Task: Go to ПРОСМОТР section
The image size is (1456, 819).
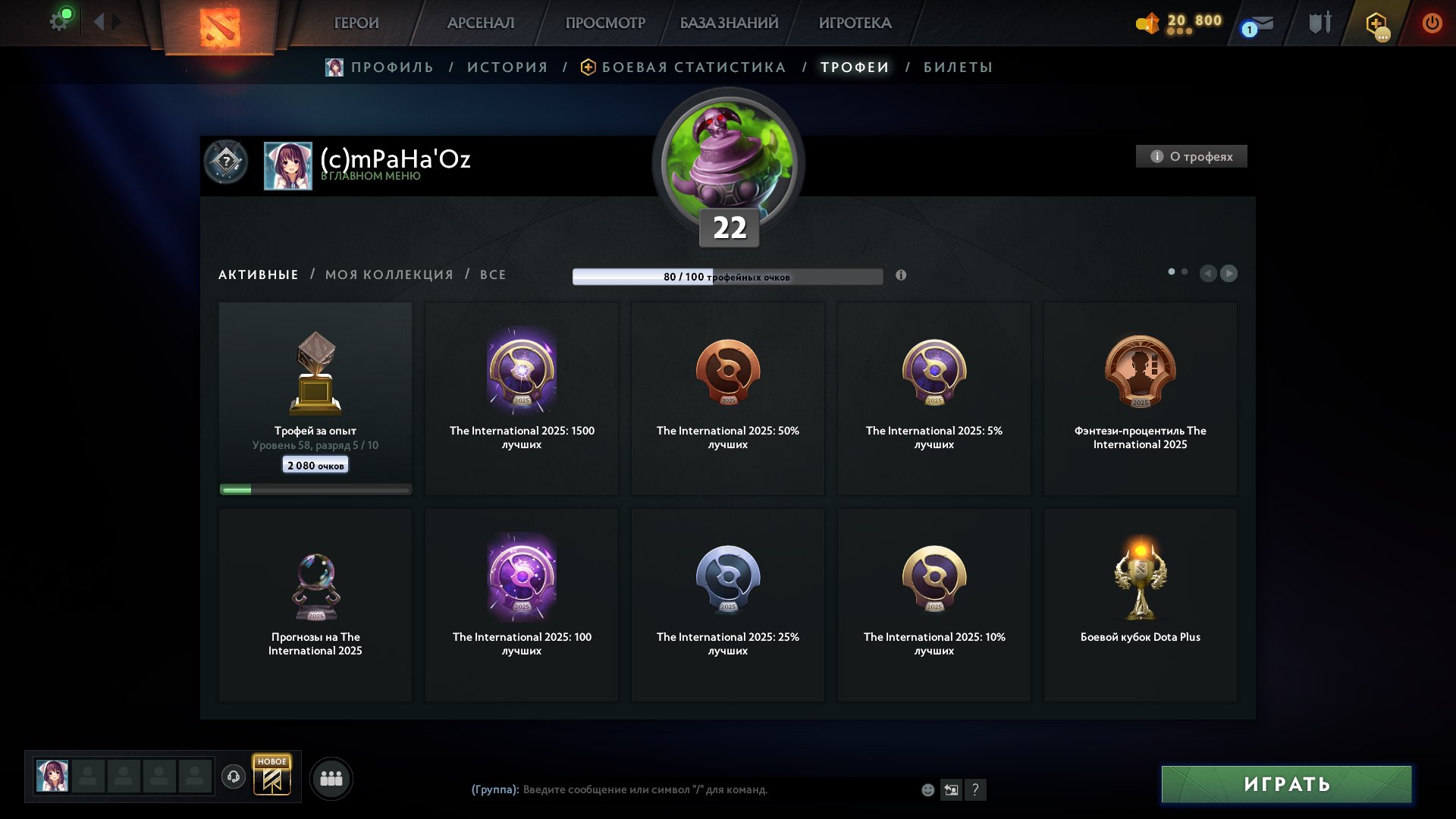Action: click(x=605, y=23)
